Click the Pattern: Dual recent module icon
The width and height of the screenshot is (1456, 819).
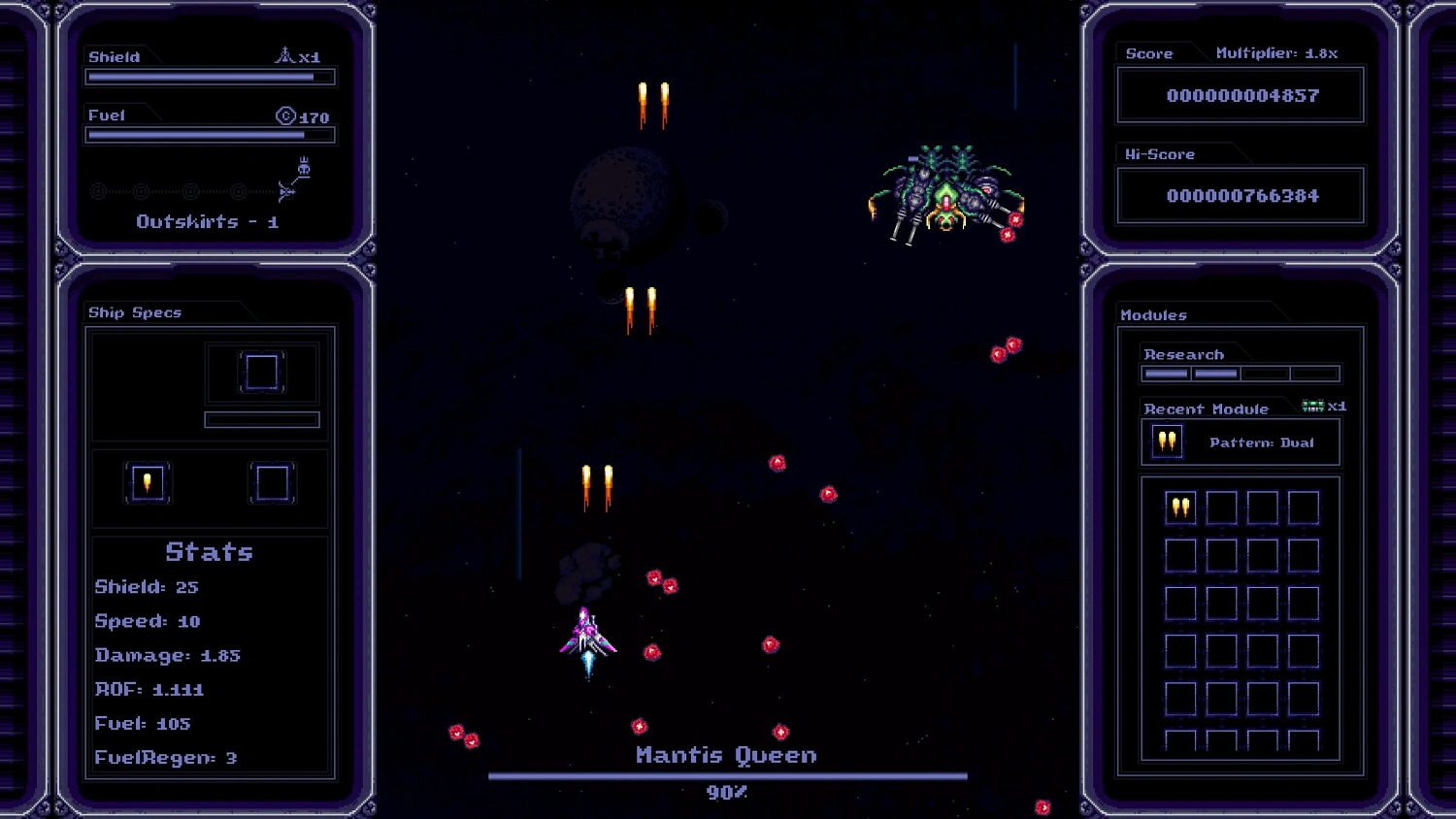1167,442
